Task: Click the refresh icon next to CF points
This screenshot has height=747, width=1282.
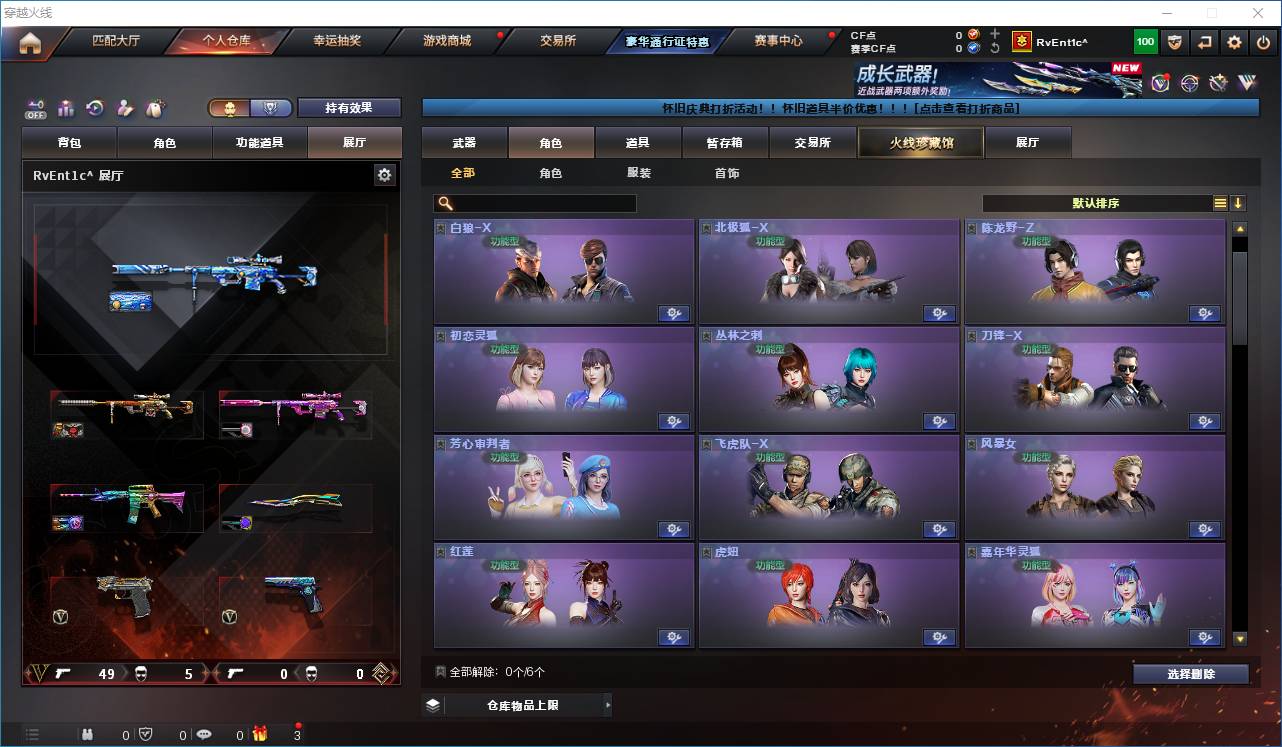Action: pos(994,46)
